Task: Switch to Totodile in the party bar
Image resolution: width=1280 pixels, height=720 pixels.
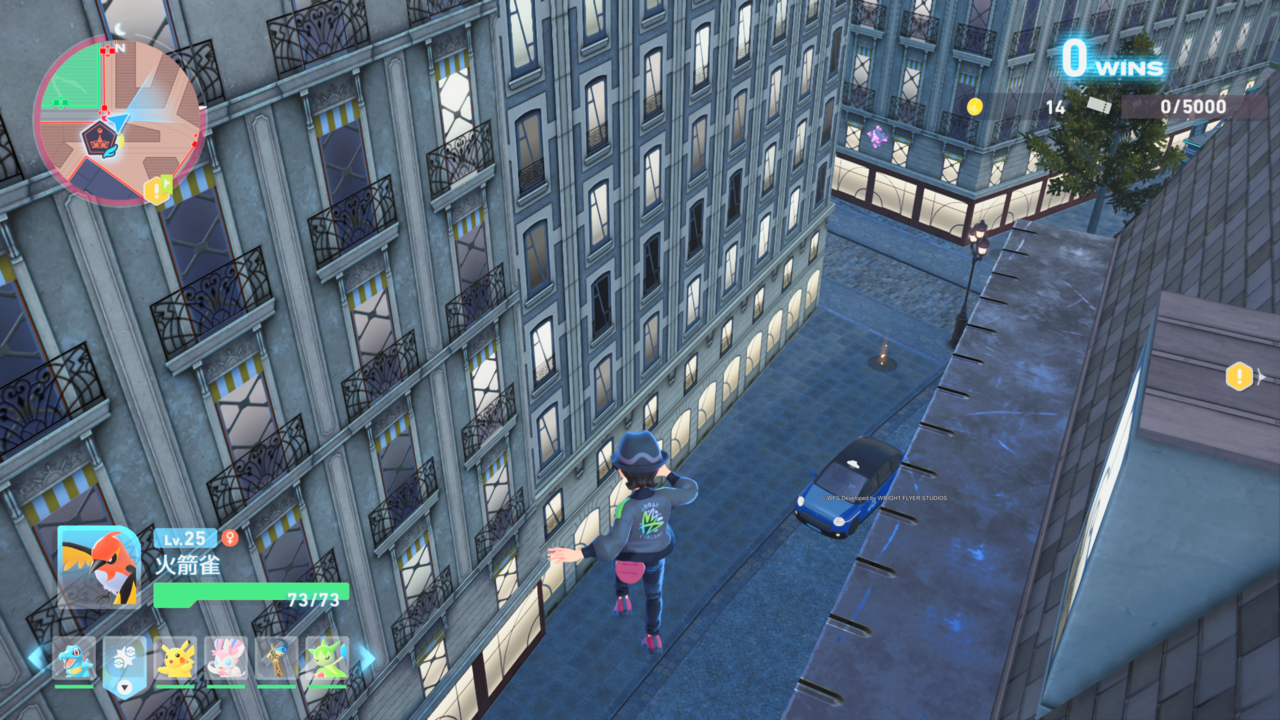Action: 74,658
